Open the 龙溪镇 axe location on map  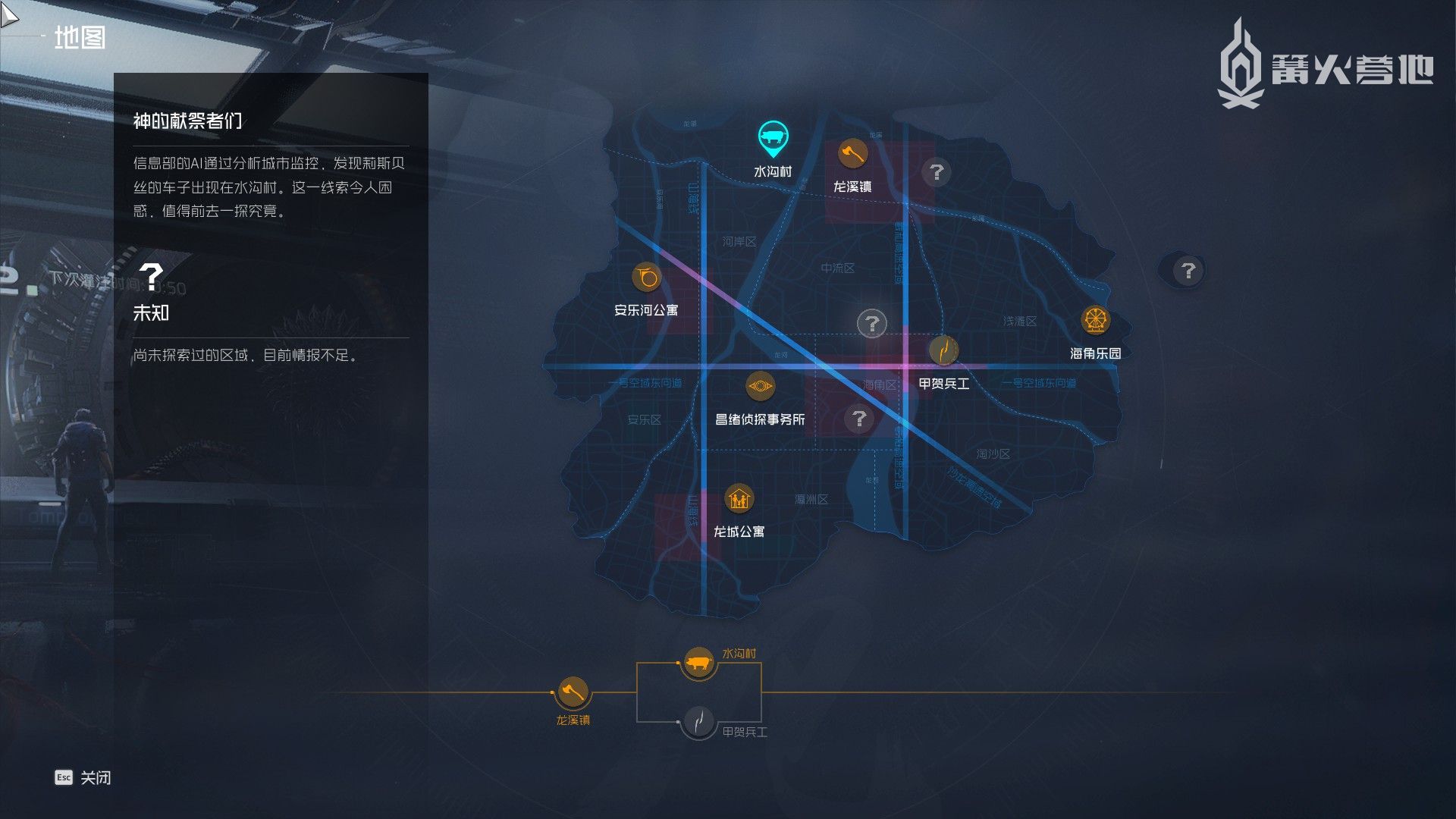(852, 154)
